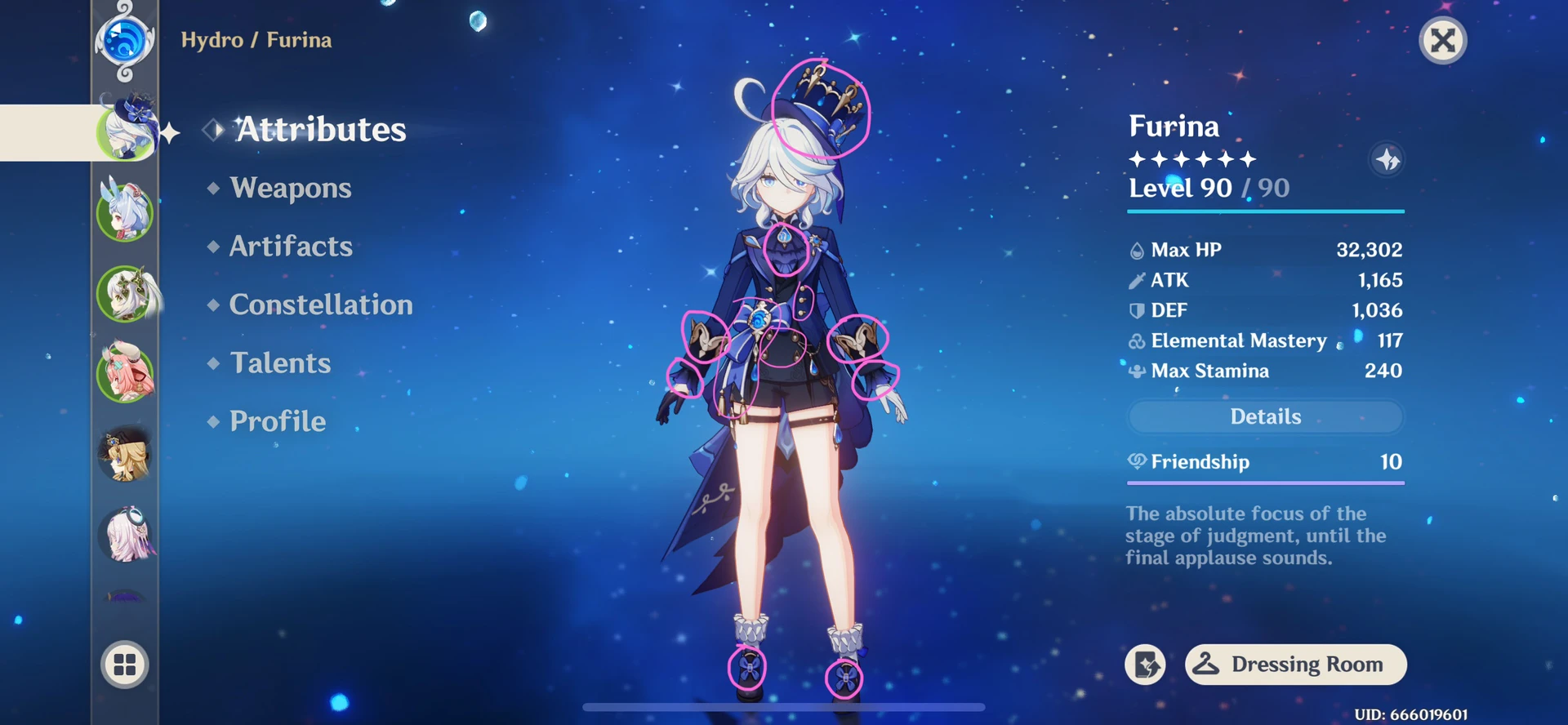Open the party overview grid icon
The width and height of the screenshot is (1568, 725).
pyautogui.click(x=125, y=665)
